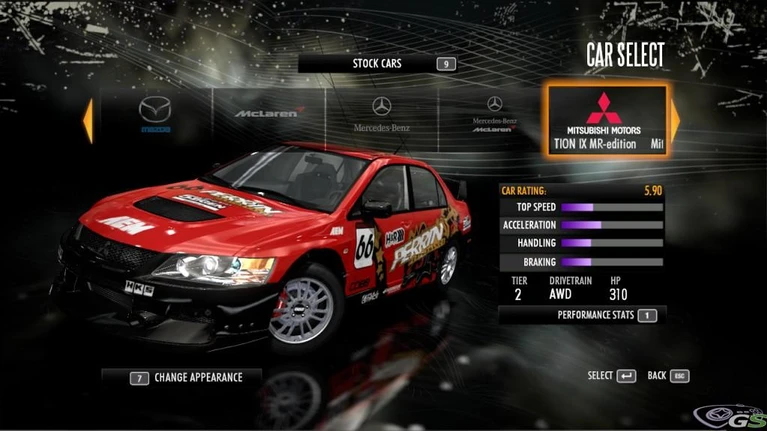This screenshot has width=767, height=431.
Task: Open the Stock Cars category selector
Action: coord(378,64)
